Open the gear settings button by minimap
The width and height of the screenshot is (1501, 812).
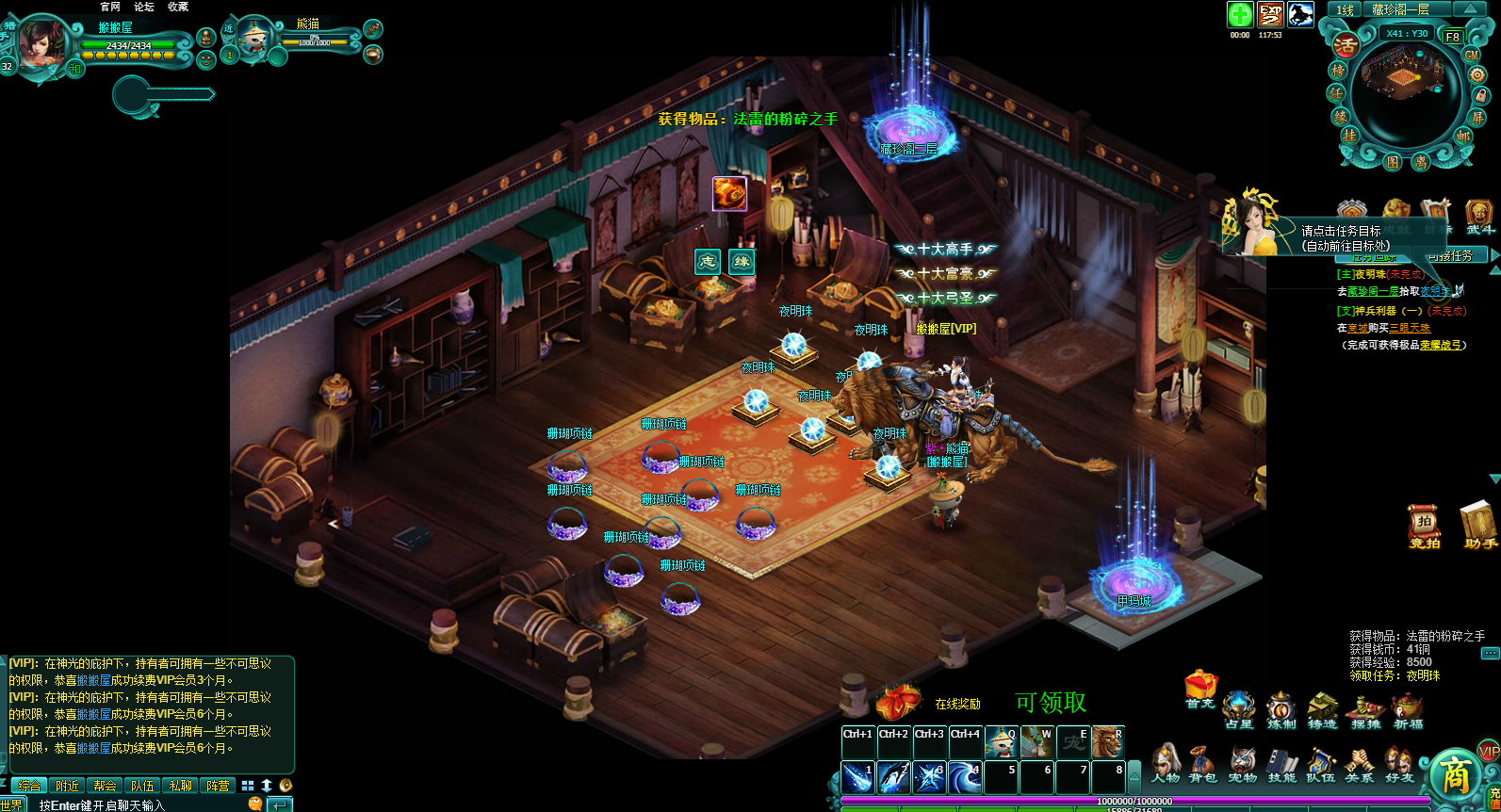tap(1477, 74)
